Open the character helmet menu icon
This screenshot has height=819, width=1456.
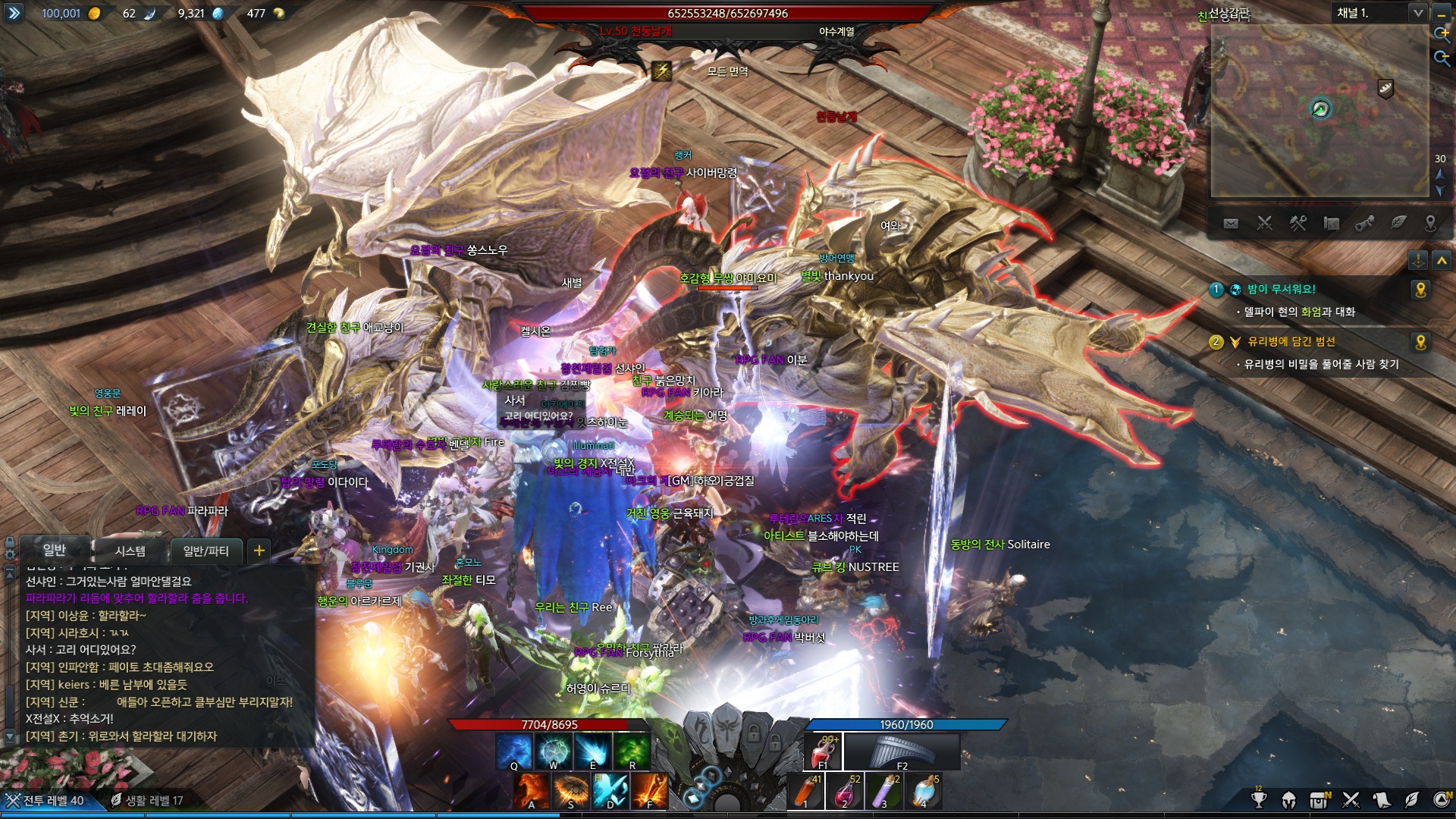(1288, 799)
